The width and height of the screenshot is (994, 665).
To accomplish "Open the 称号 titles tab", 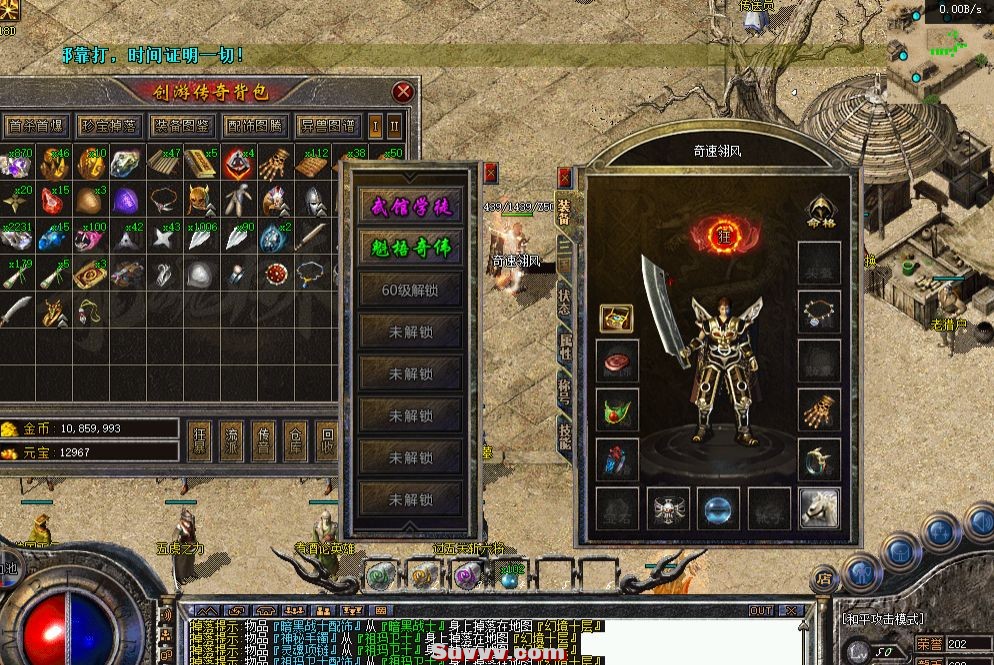I will pyautogui.click(x=564, y=391).
